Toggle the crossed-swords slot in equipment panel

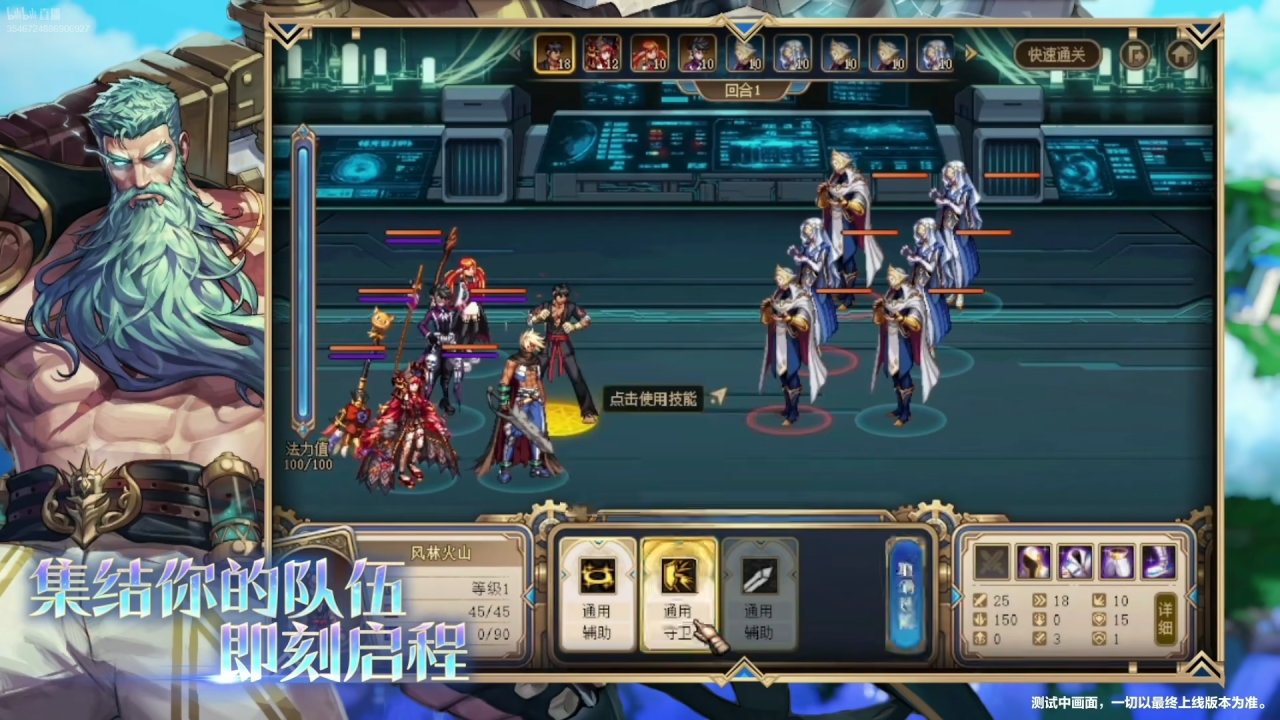(x=990, y=560)
